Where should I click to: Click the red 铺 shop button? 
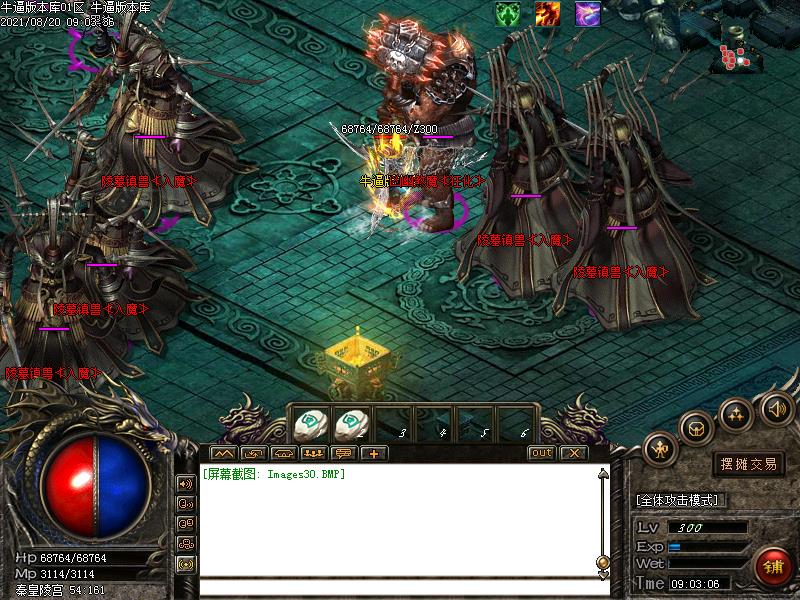[773, 567]
